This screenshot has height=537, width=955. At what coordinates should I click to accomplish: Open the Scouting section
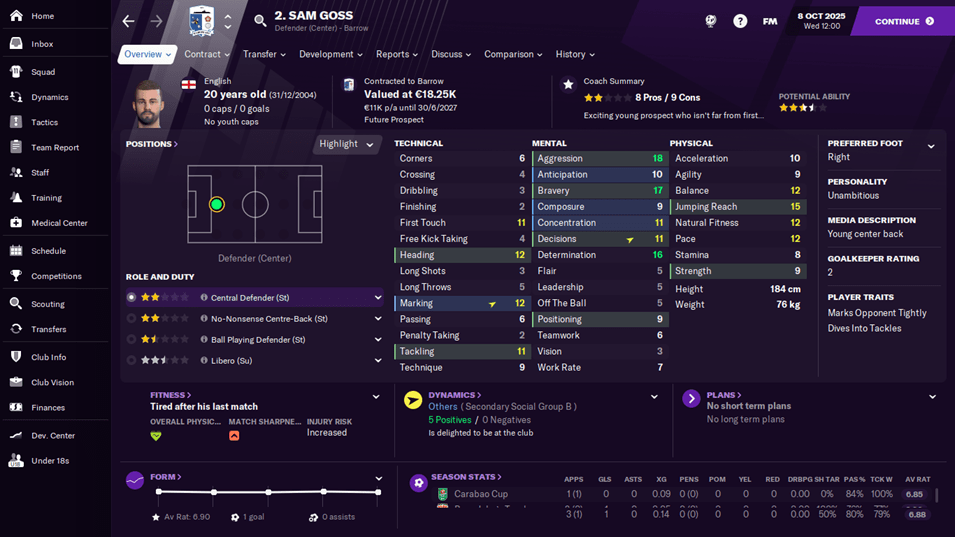point(47,304)
